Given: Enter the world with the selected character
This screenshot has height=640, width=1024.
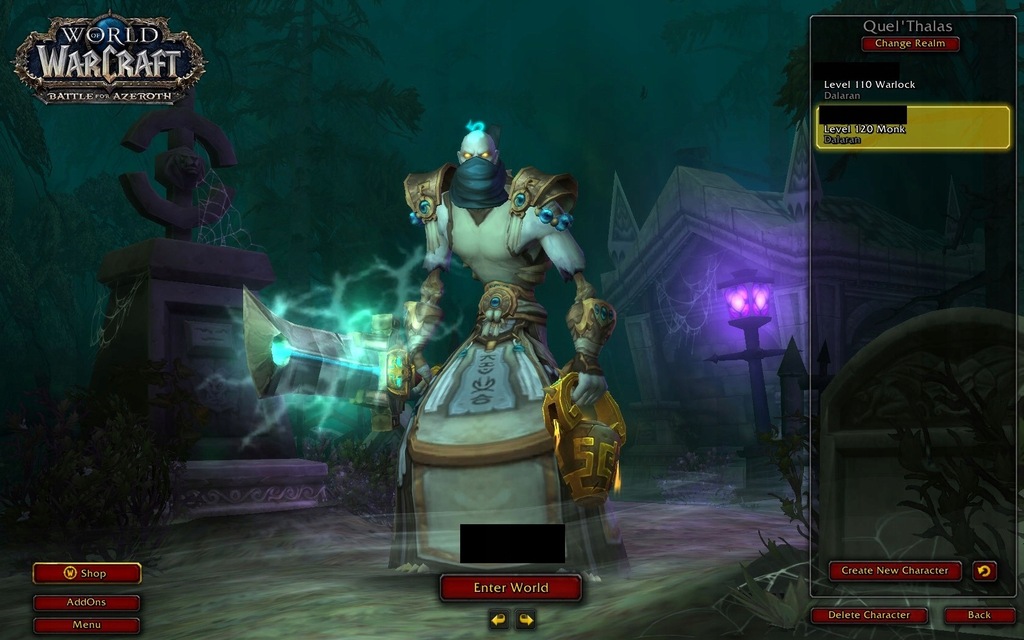Looking at the screenshot, I should click(511, 588).
